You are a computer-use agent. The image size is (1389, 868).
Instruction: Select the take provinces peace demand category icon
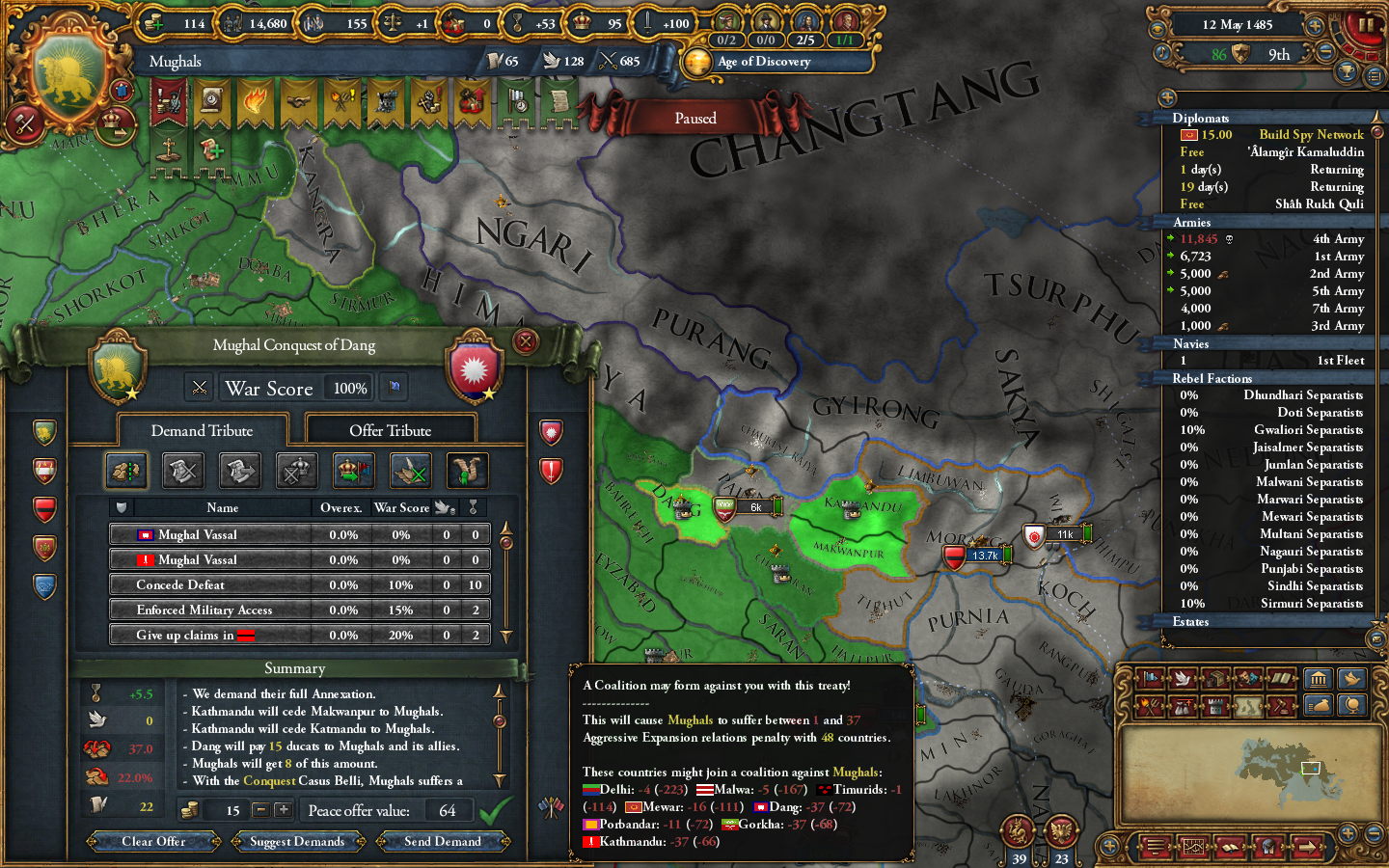click(126, 471)
